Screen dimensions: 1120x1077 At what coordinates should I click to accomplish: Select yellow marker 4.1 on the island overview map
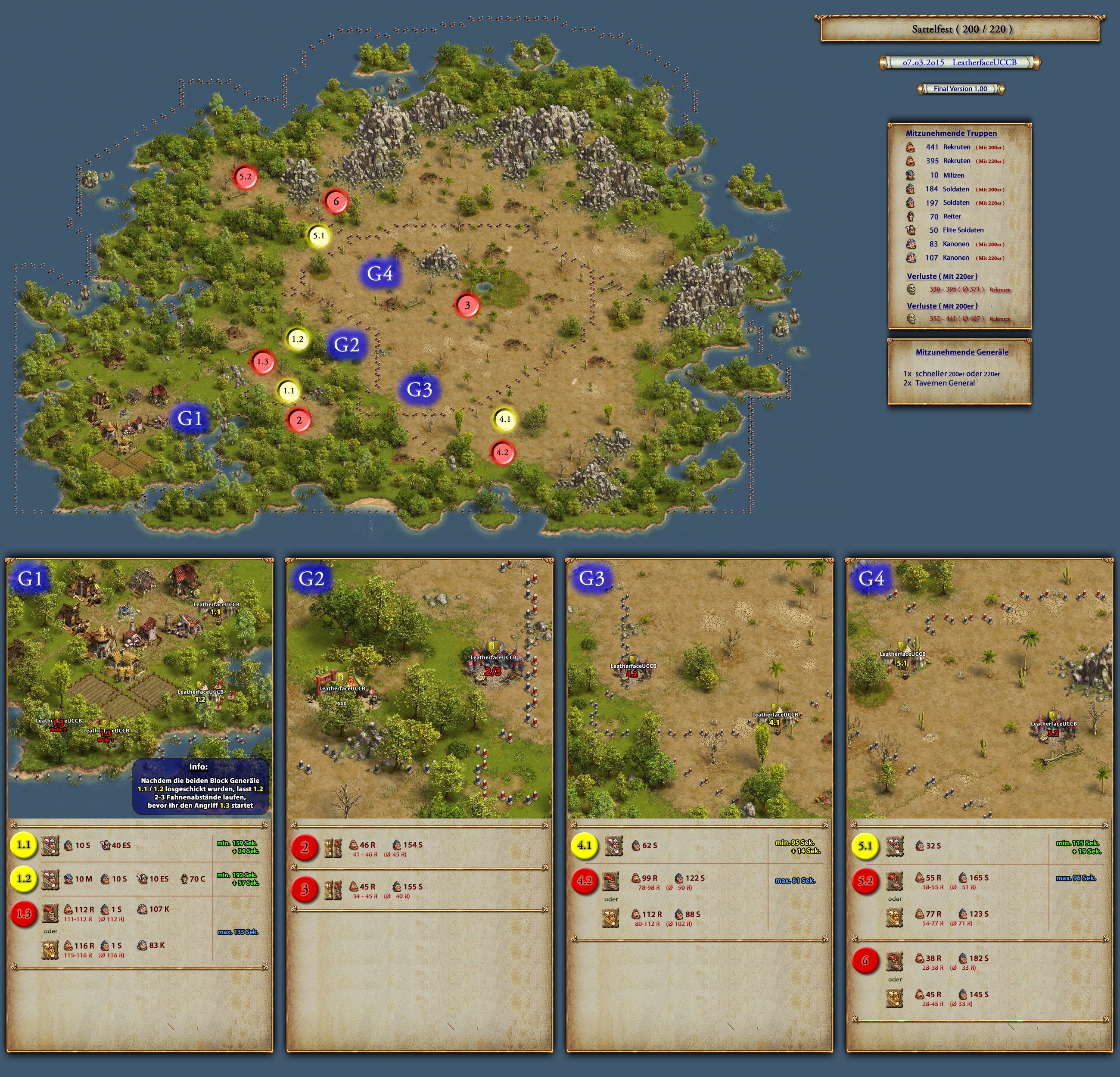504,419
